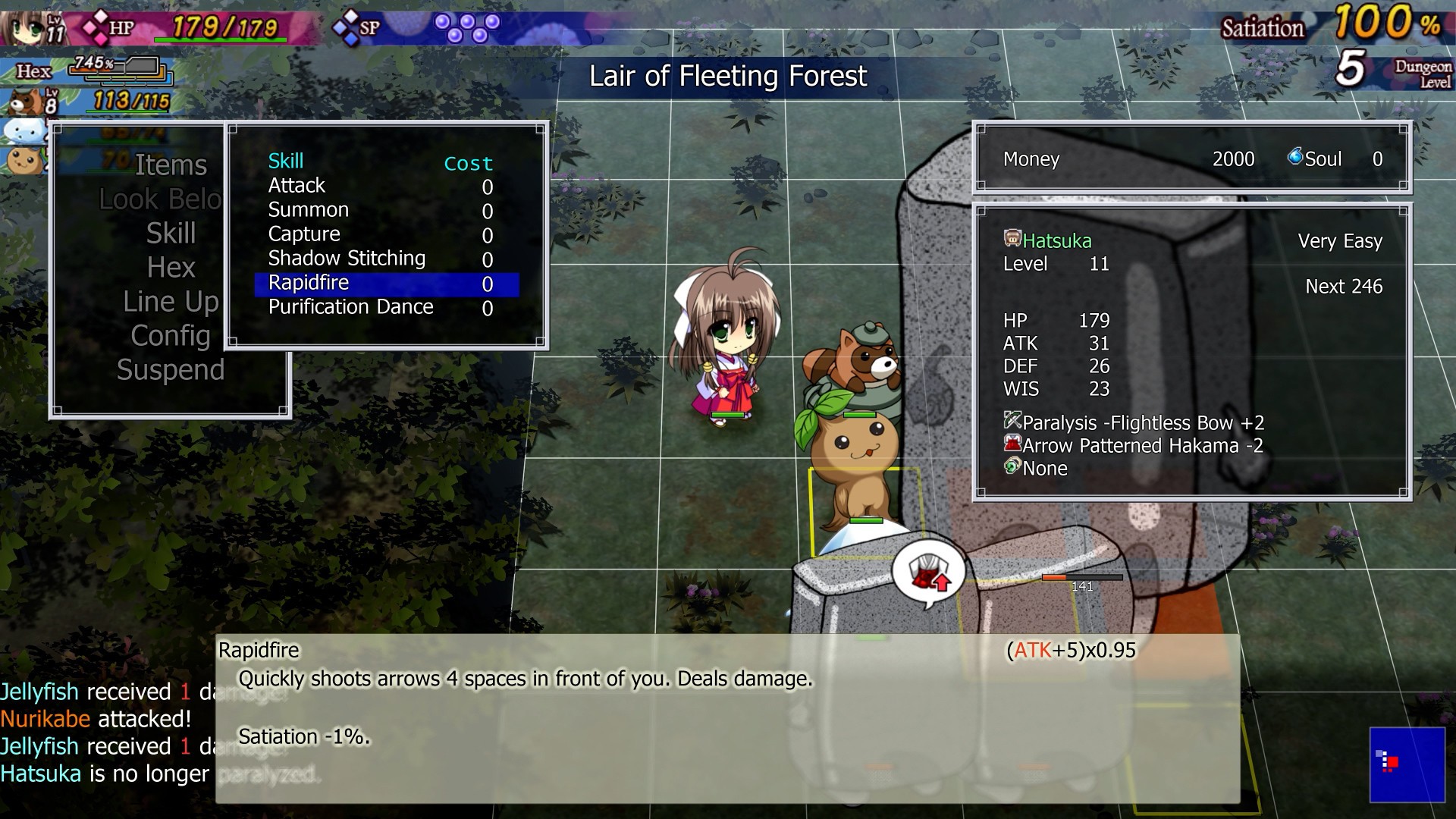The width and height of the screenshot is (1456, 819).
Task: Choose Skill in the main menu
Action: [171, 234]
